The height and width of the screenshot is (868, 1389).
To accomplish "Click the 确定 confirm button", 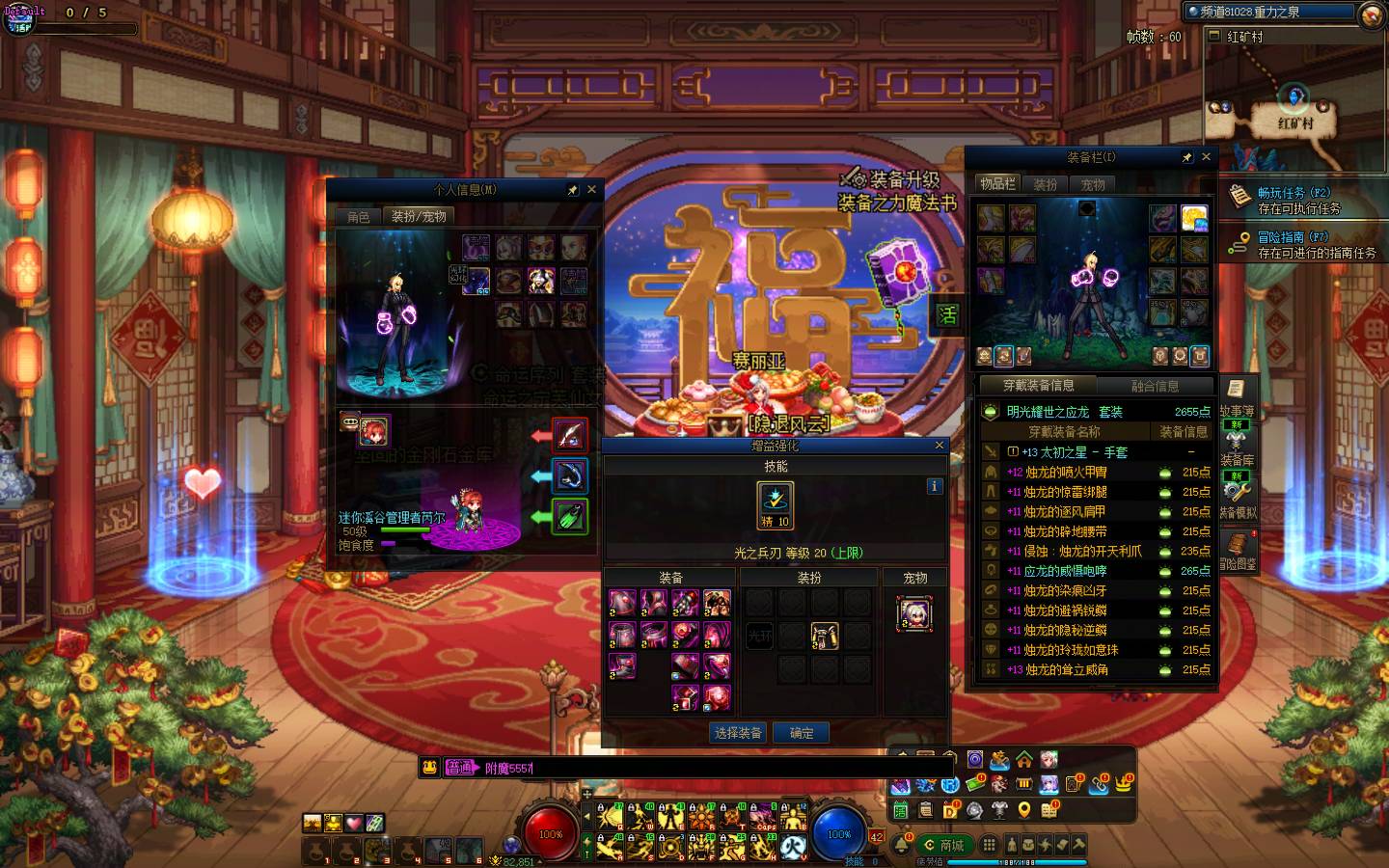I will (x=802, y=733).
